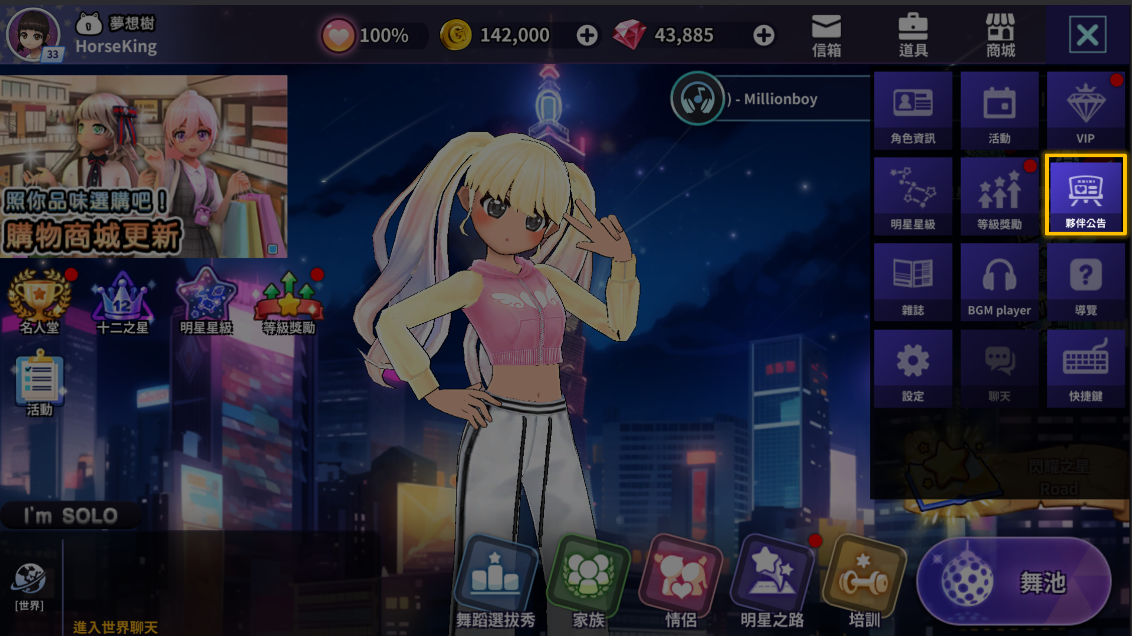
Task: Open the 商城 shop
Action: tap(1000, 36)
